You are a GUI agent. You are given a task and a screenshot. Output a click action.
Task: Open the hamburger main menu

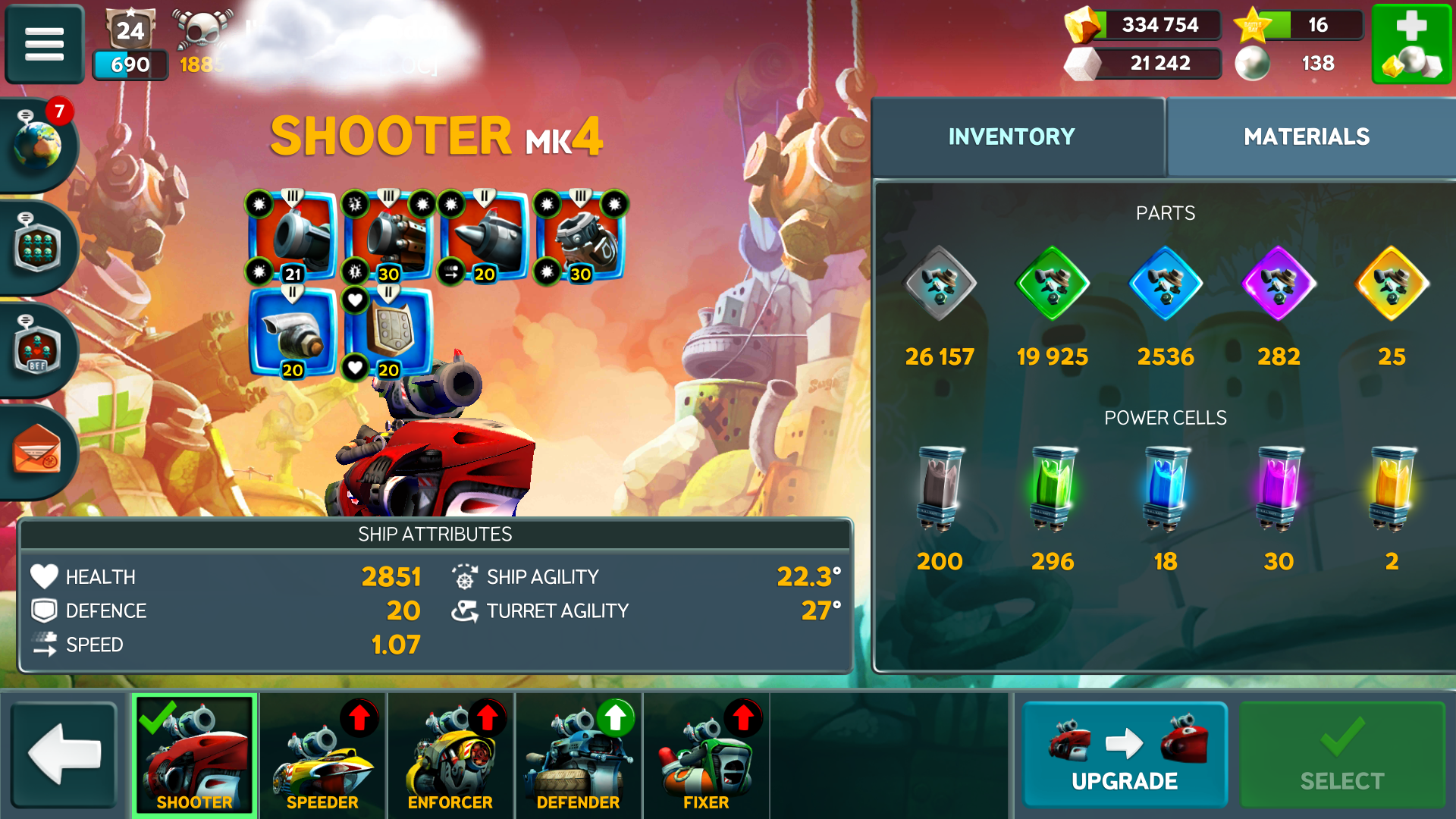44,43
